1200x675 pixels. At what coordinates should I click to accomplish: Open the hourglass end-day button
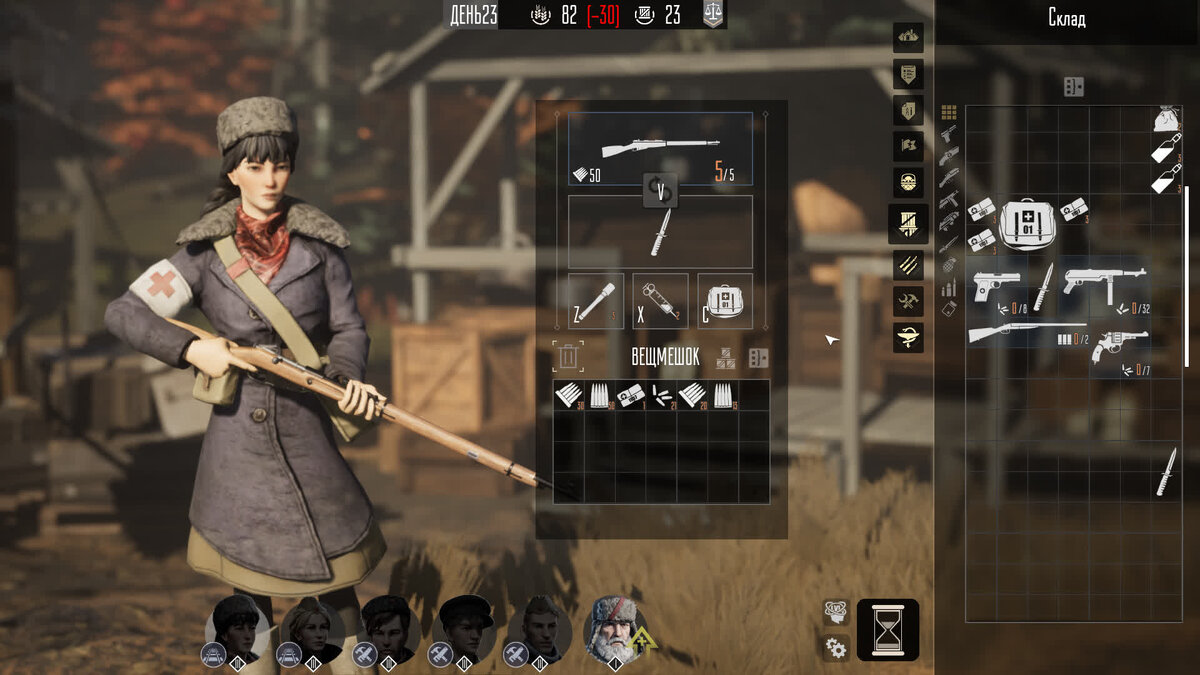pyautogui.click(x=887, y=630)
